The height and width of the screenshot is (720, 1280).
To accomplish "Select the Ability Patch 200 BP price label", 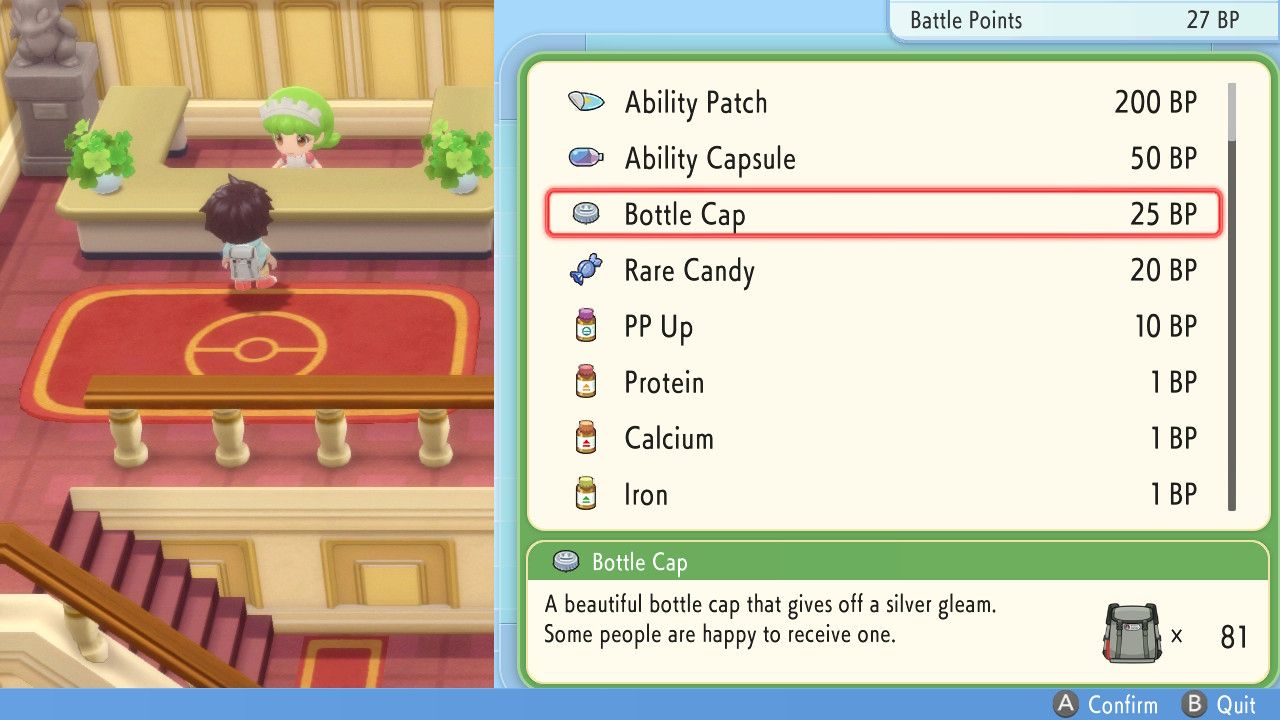I will 1154,101.
